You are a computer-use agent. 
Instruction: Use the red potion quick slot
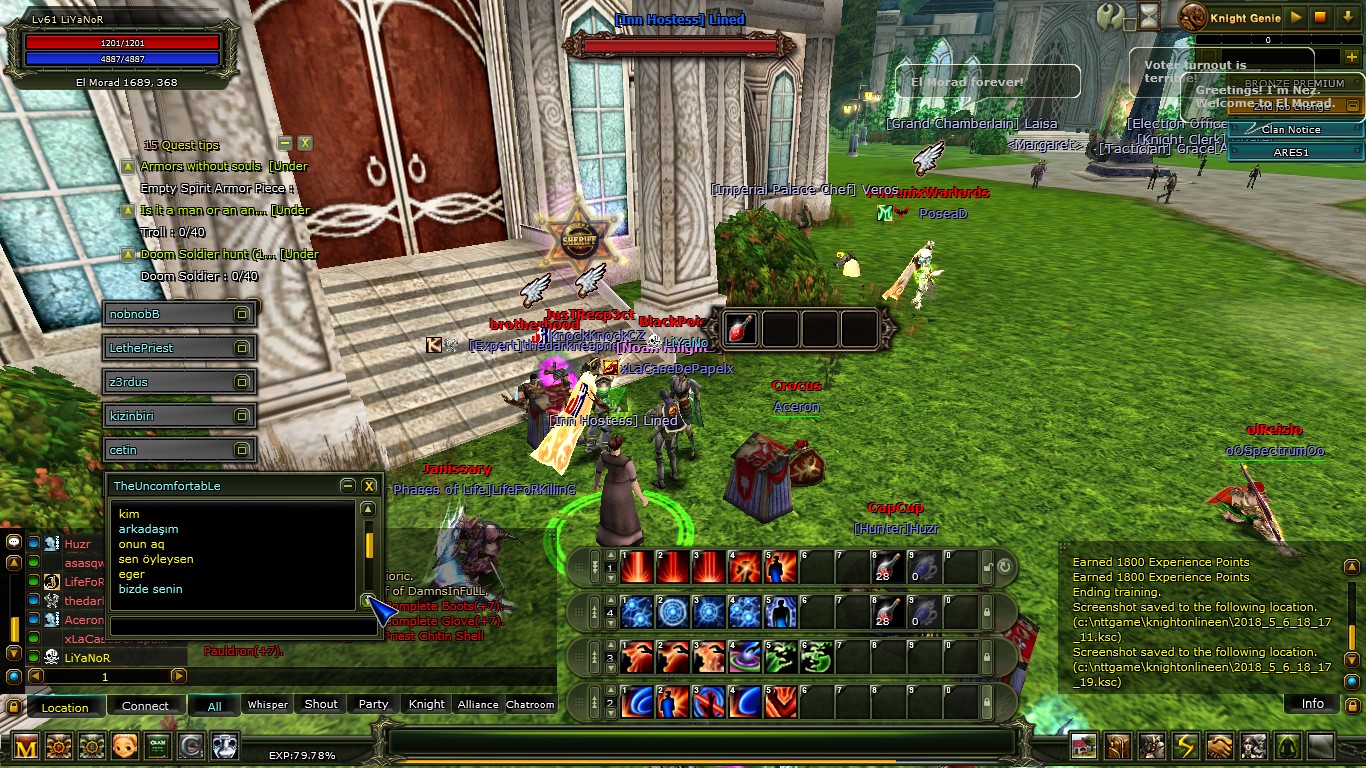pos(741,328)
